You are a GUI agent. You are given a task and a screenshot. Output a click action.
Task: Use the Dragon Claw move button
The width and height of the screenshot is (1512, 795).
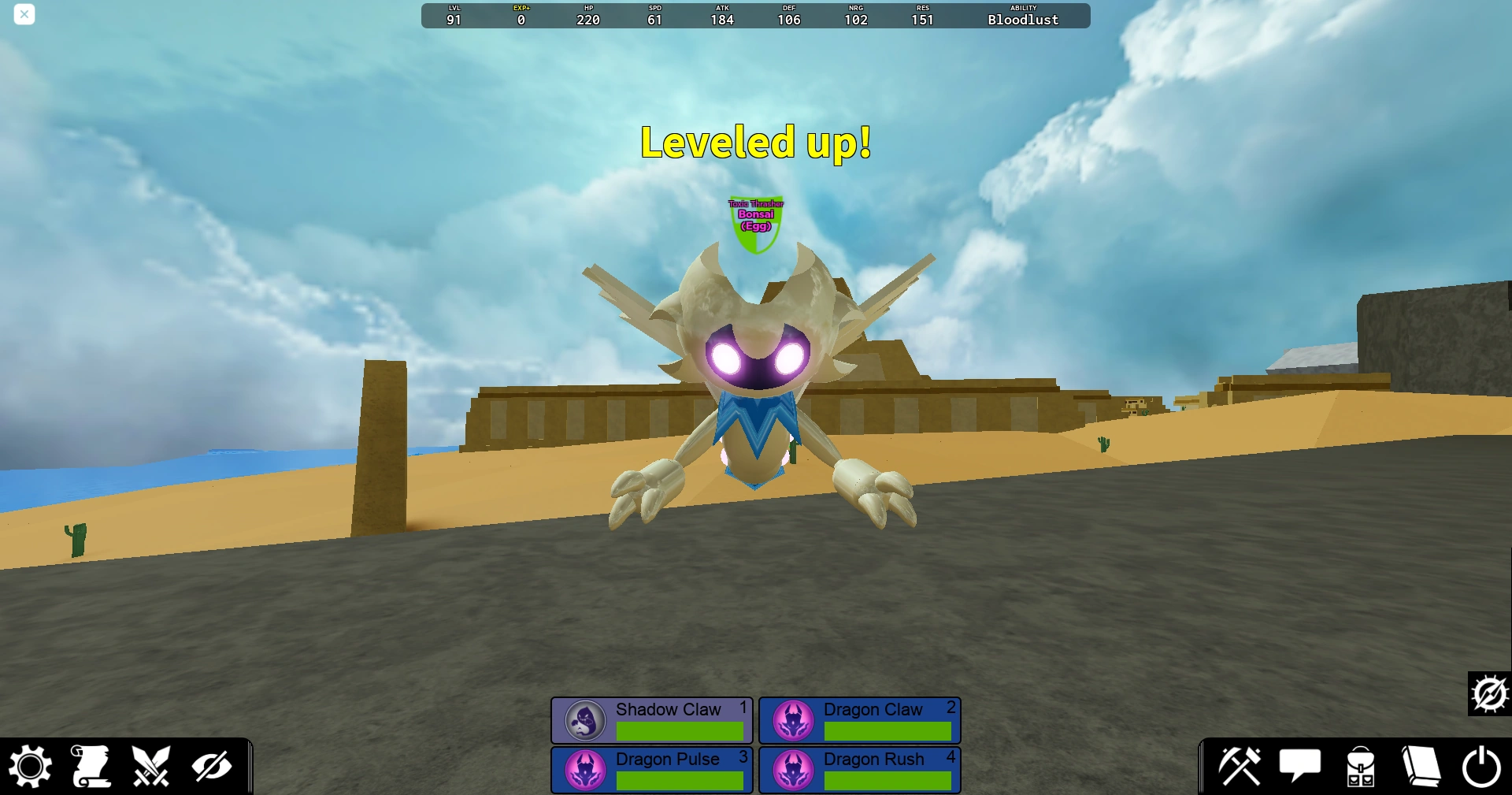859,720
